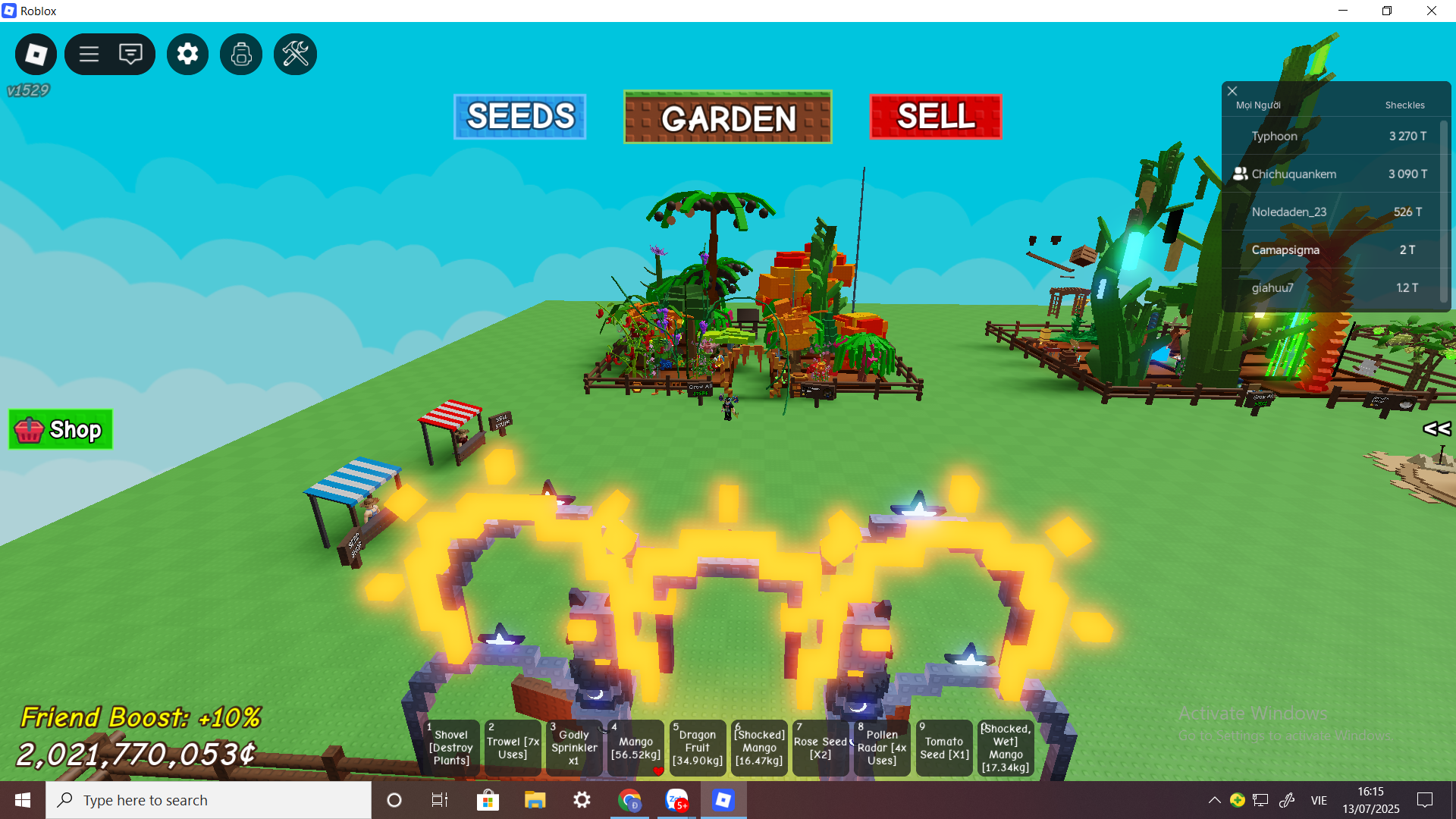
Task: Open the backpack inventory
Action: (x=241, y=54)
